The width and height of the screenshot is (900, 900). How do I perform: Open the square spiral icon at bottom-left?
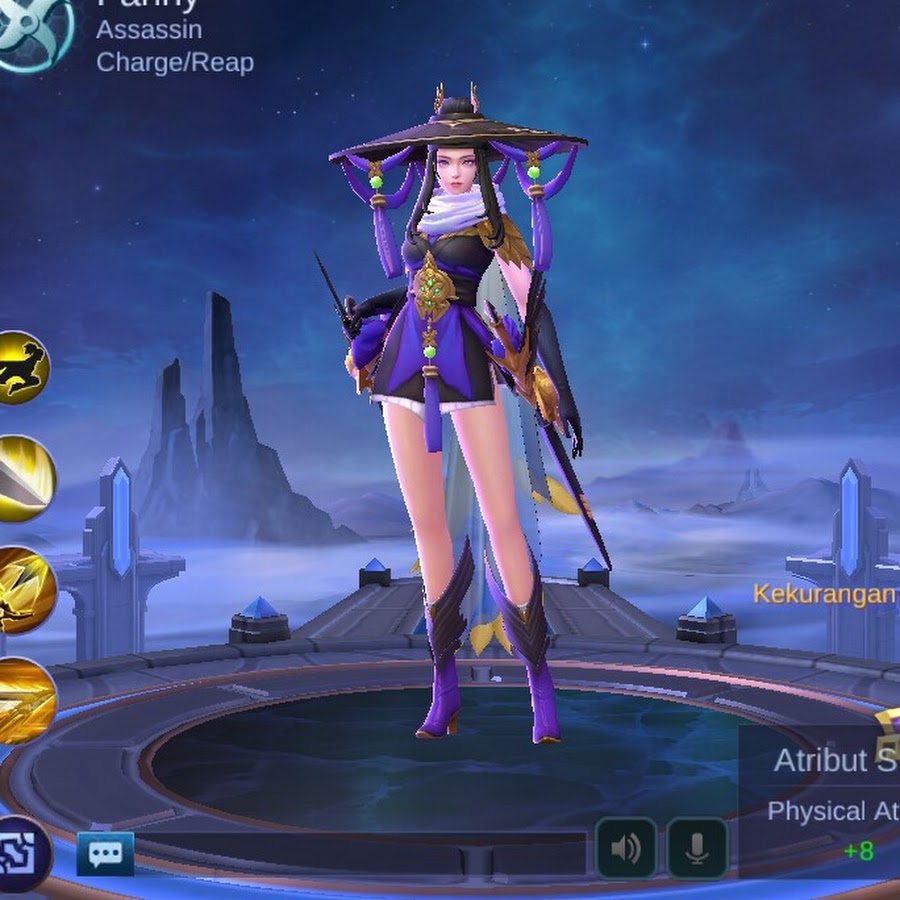tap(20, 853)
